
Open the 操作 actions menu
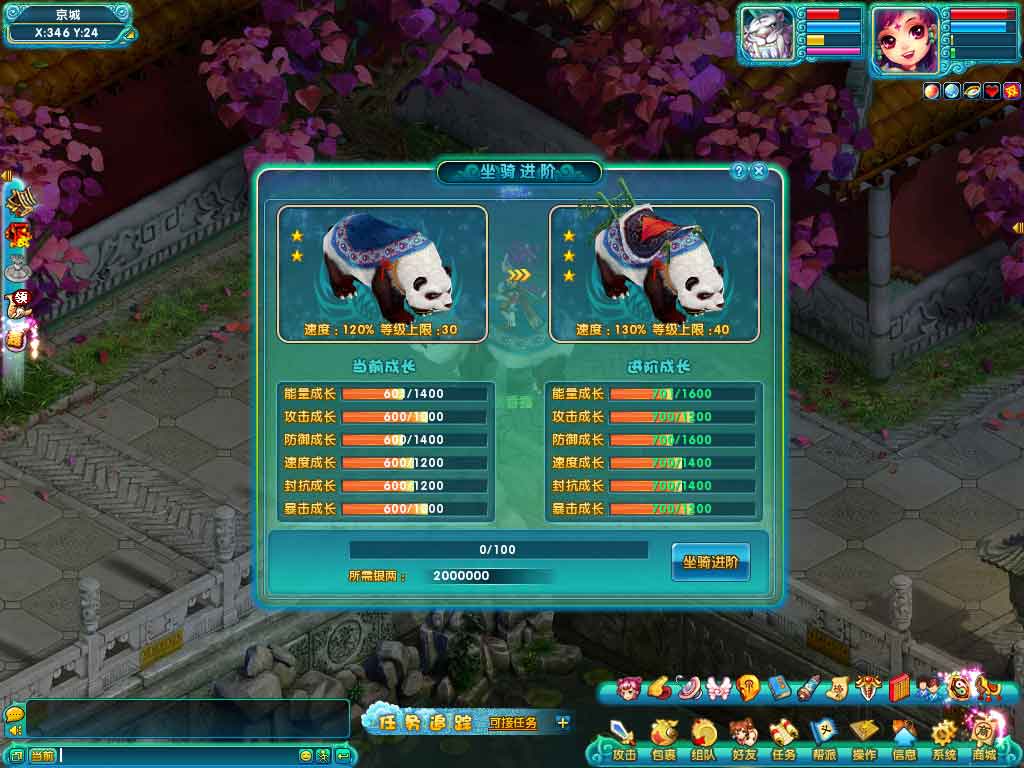[x=864, y=740]
